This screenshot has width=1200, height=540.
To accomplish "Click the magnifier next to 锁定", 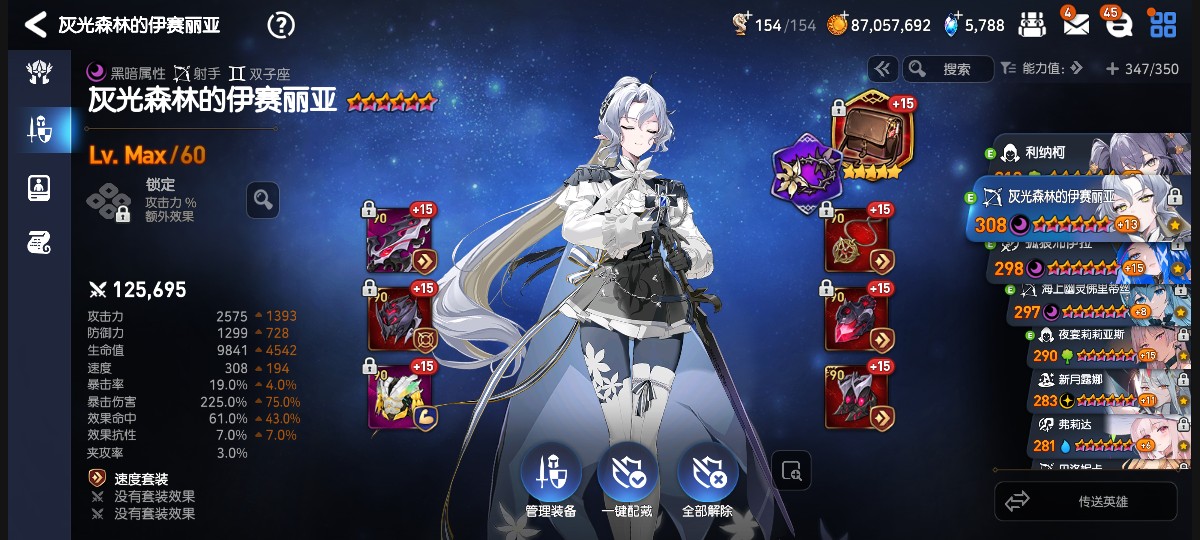I will [x=262, y=200].
